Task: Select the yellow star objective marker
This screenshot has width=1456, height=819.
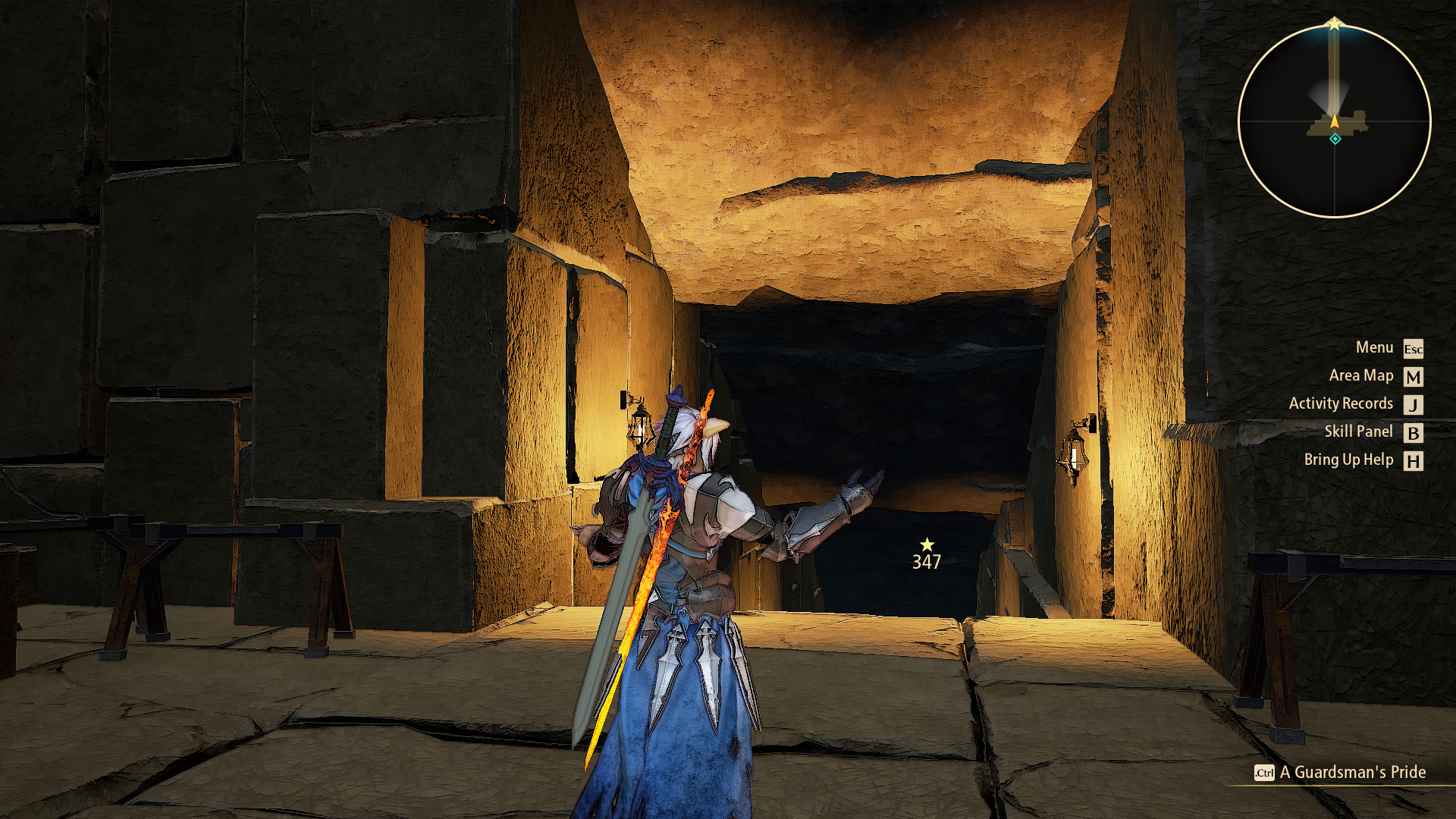Action: click(x=928, y=544)
